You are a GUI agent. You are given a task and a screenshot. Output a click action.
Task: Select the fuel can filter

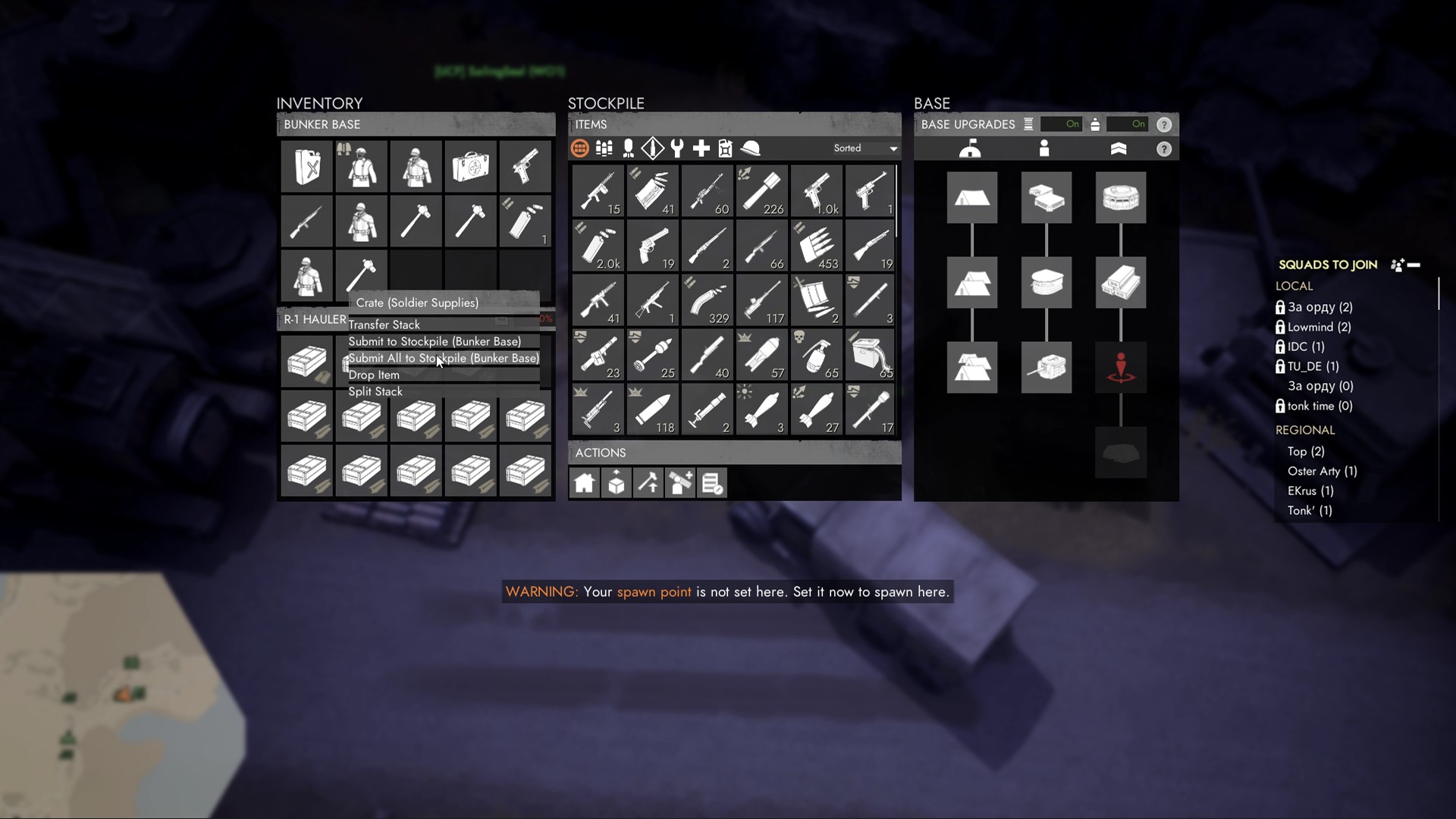[726, 149]
